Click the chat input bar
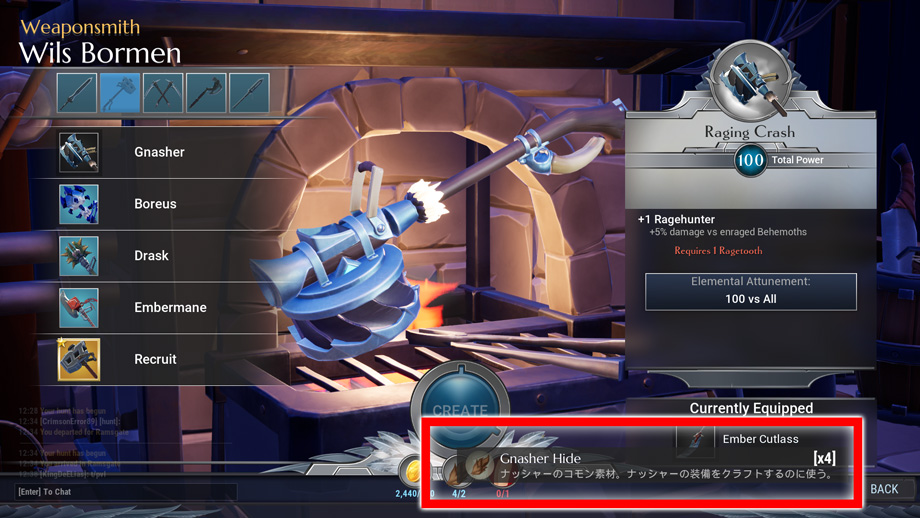This screenshot has width=920, height=518. click(126, 492)
